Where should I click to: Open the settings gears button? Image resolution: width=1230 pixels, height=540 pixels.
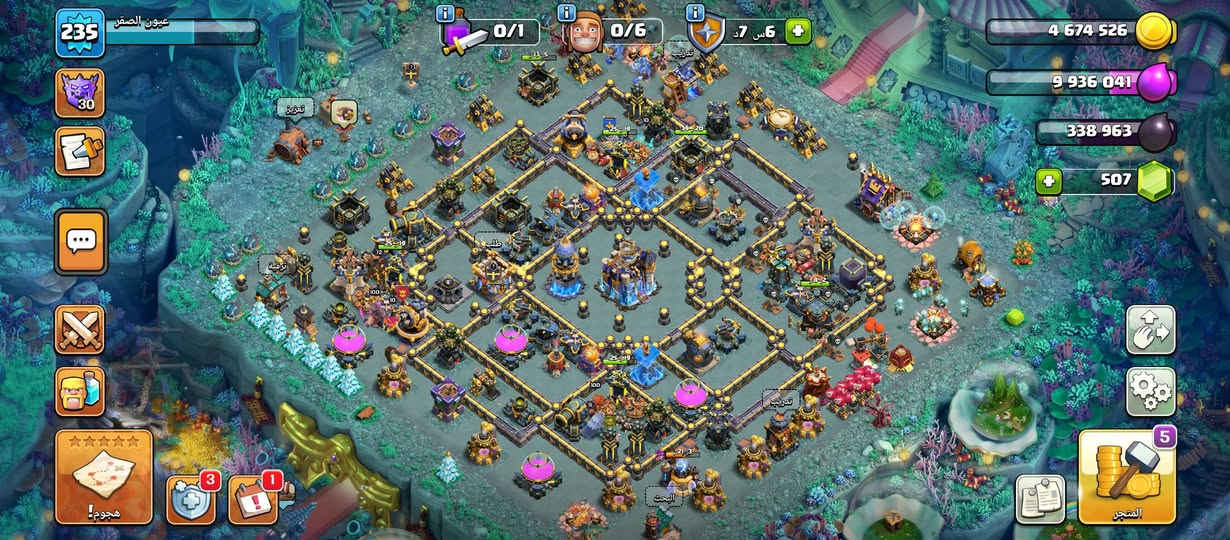click(1150, 391)
